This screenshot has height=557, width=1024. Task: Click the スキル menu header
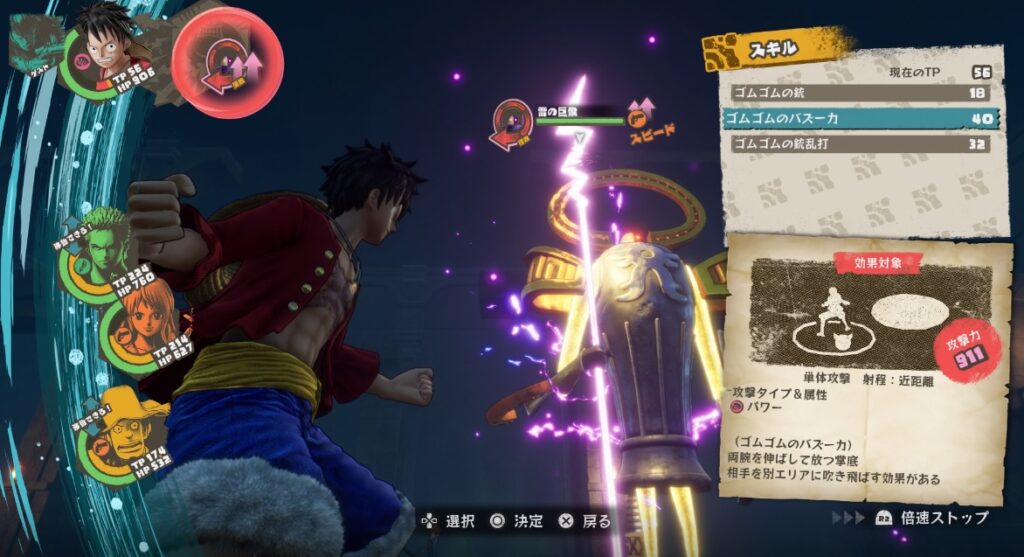[x=778, y=48]
